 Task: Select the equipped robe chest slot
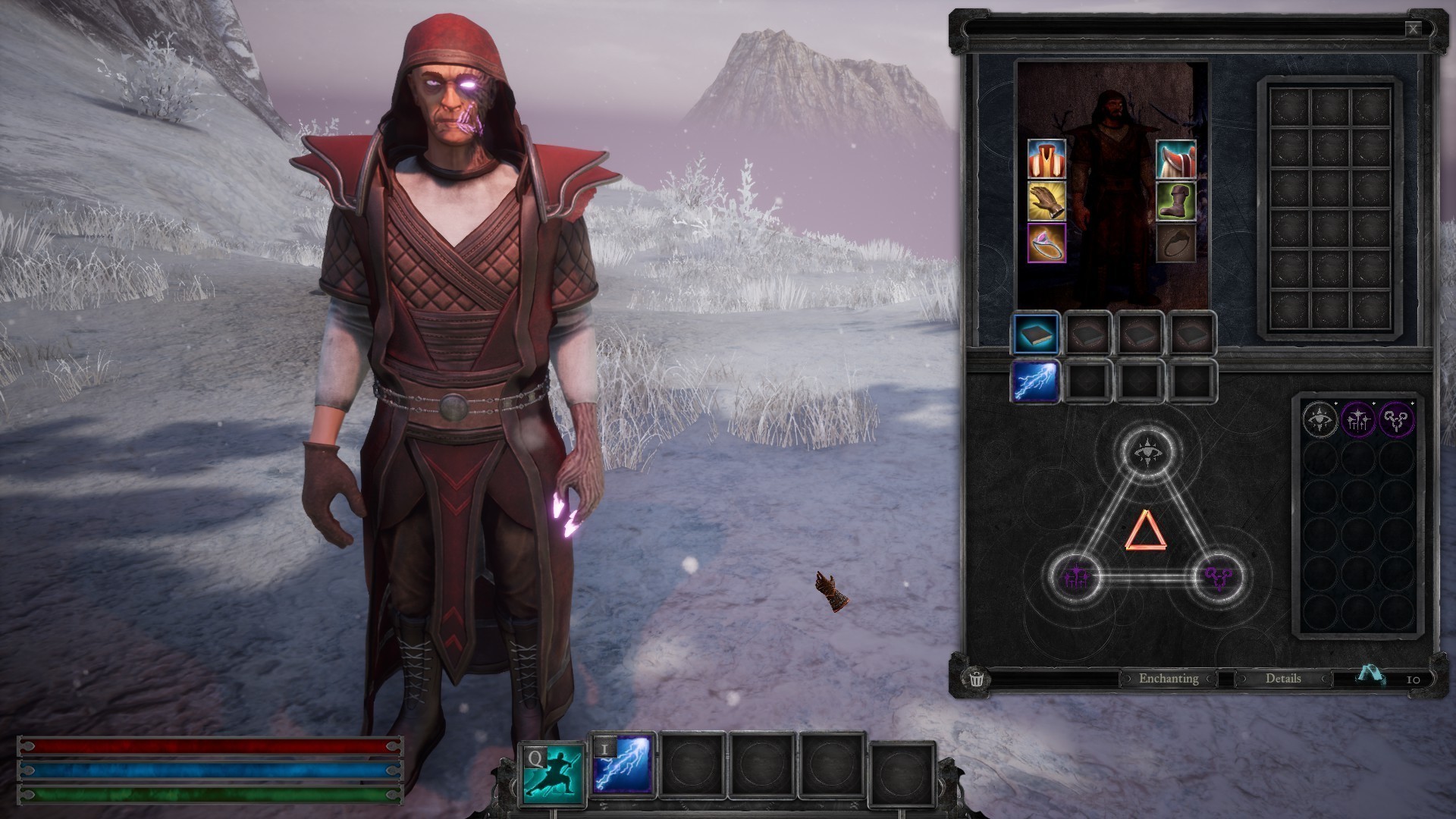tap(1046, 158)
